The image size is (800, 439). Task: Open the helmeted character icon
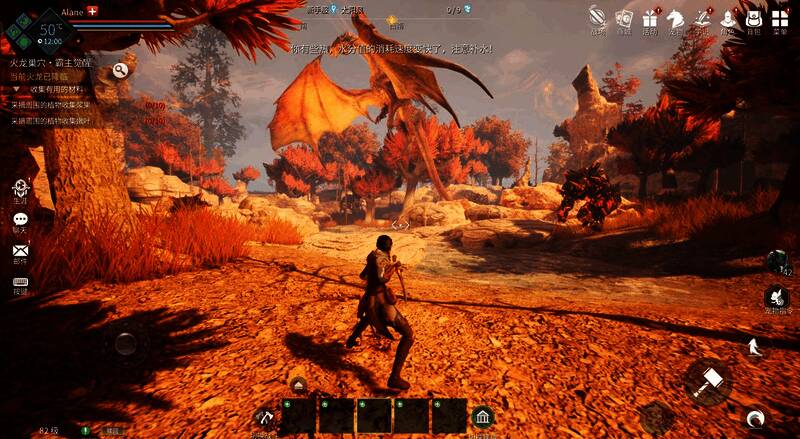click(728, 17)
